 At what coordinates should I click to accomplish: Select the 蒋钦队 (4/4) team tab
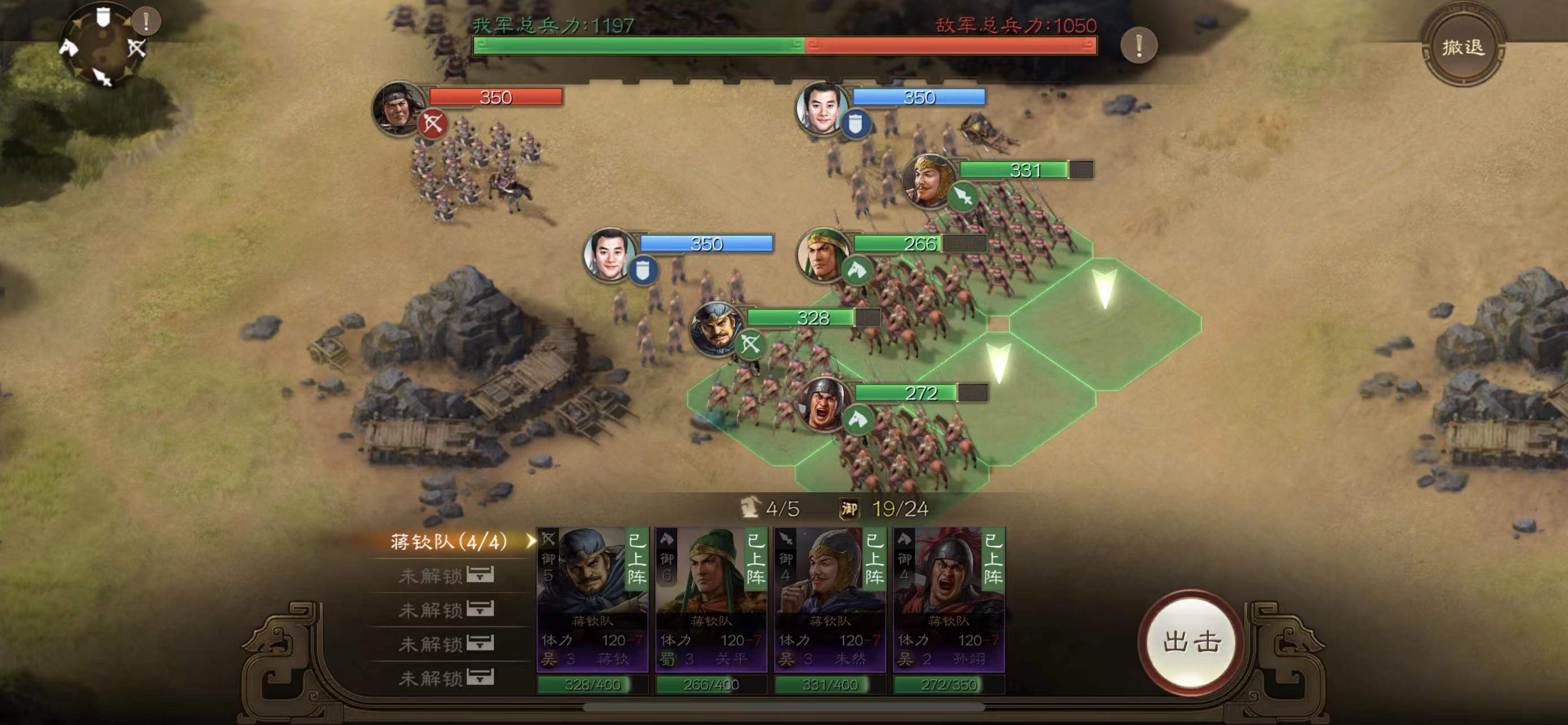pyautogui.click(x=449, y=541)
